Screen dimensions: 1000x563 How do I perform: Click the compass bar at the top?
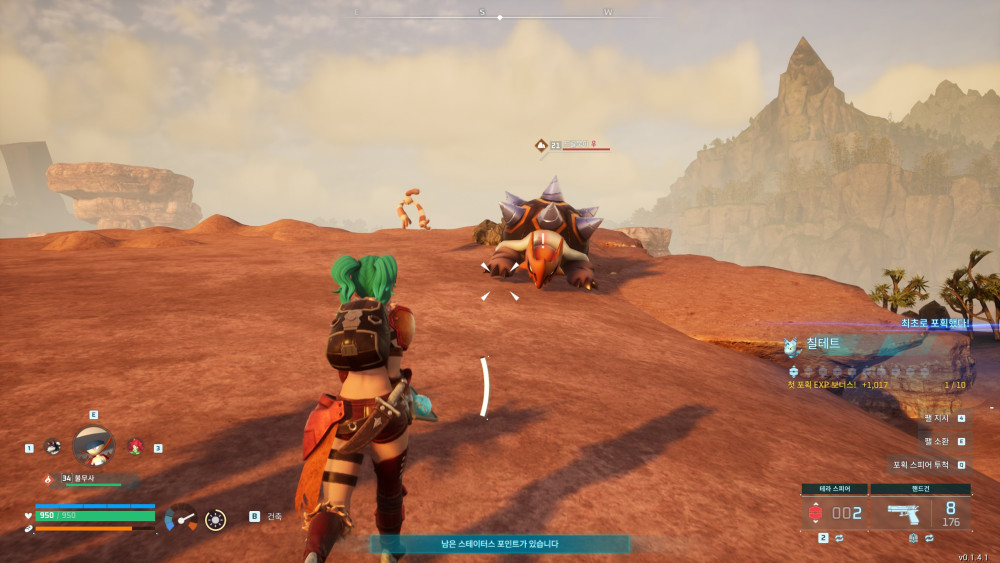[x=500, y=15]
